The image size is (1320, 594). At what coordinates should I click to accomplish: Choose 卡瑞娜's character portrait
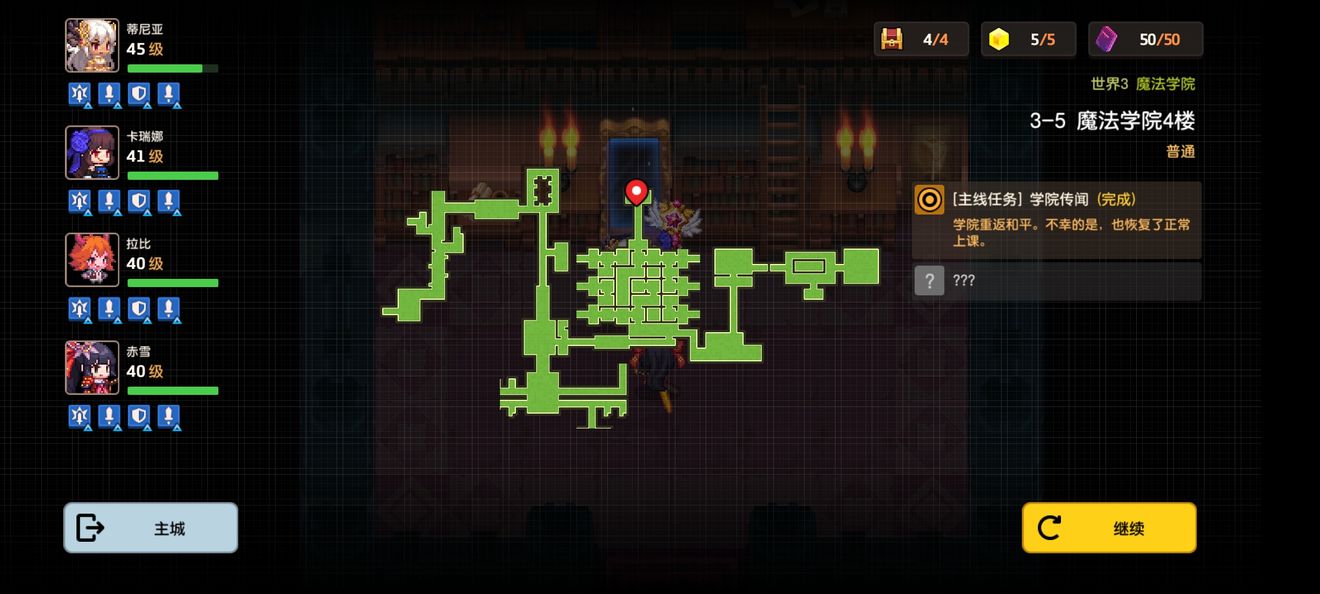tap(92, 153)
